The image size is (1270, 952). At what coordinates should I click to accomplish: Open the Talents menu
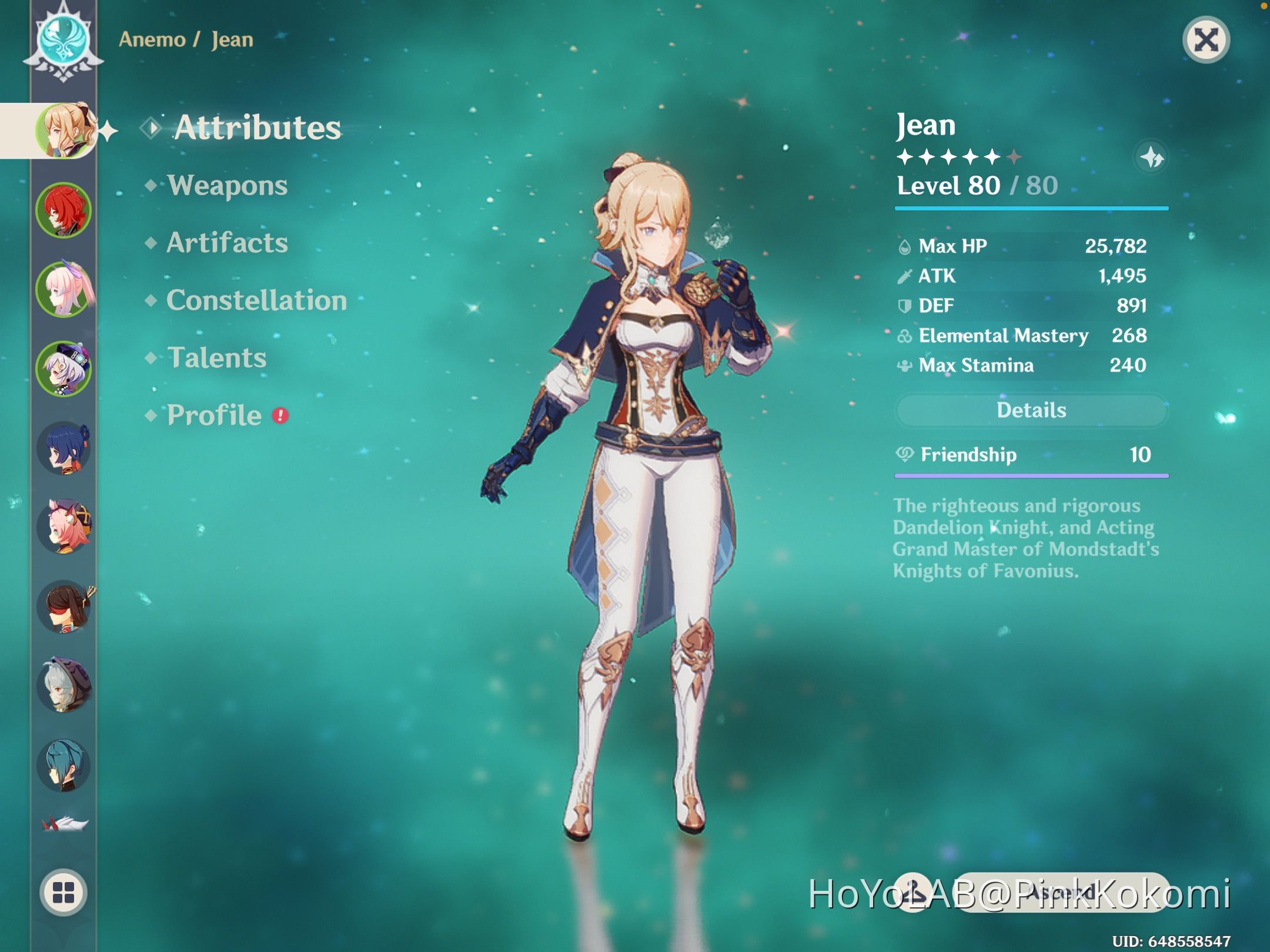[x=217, y=357]
